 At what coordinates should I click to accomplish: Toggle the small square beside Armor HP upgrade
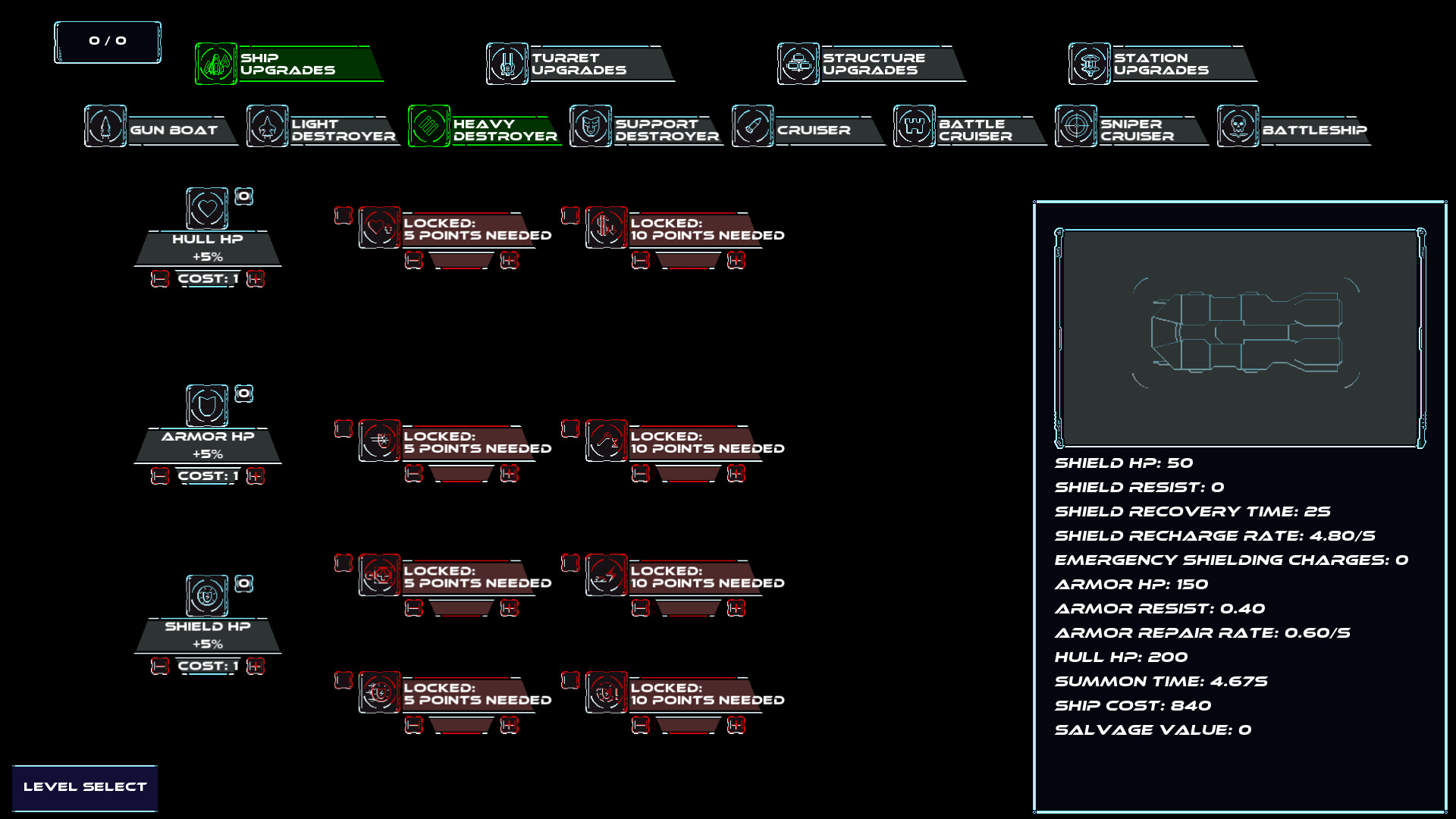(244, 394)
